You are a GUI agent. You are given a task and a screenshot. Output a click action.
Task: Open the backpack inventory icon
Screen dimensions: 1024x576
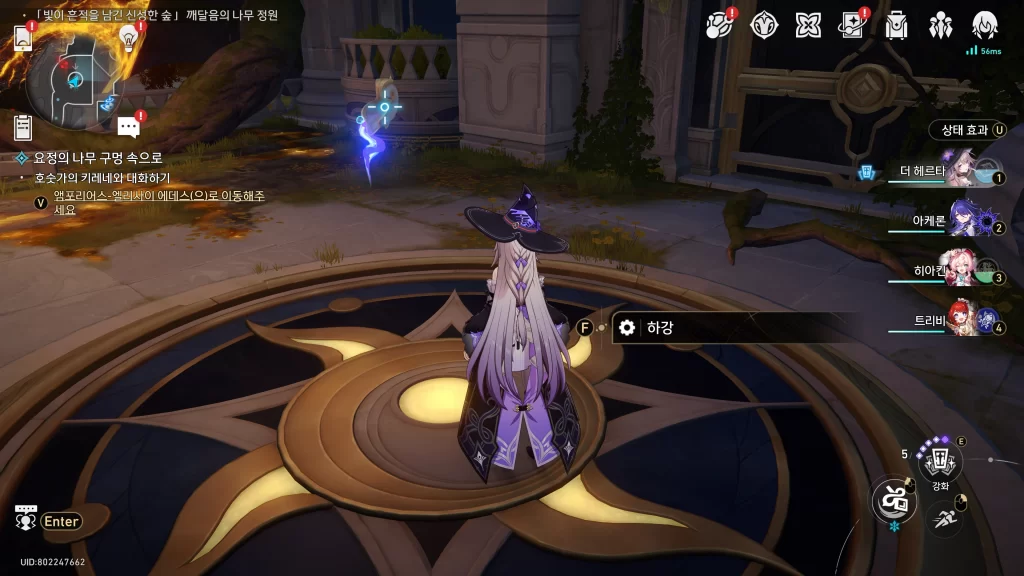click(x=896, y=25)
